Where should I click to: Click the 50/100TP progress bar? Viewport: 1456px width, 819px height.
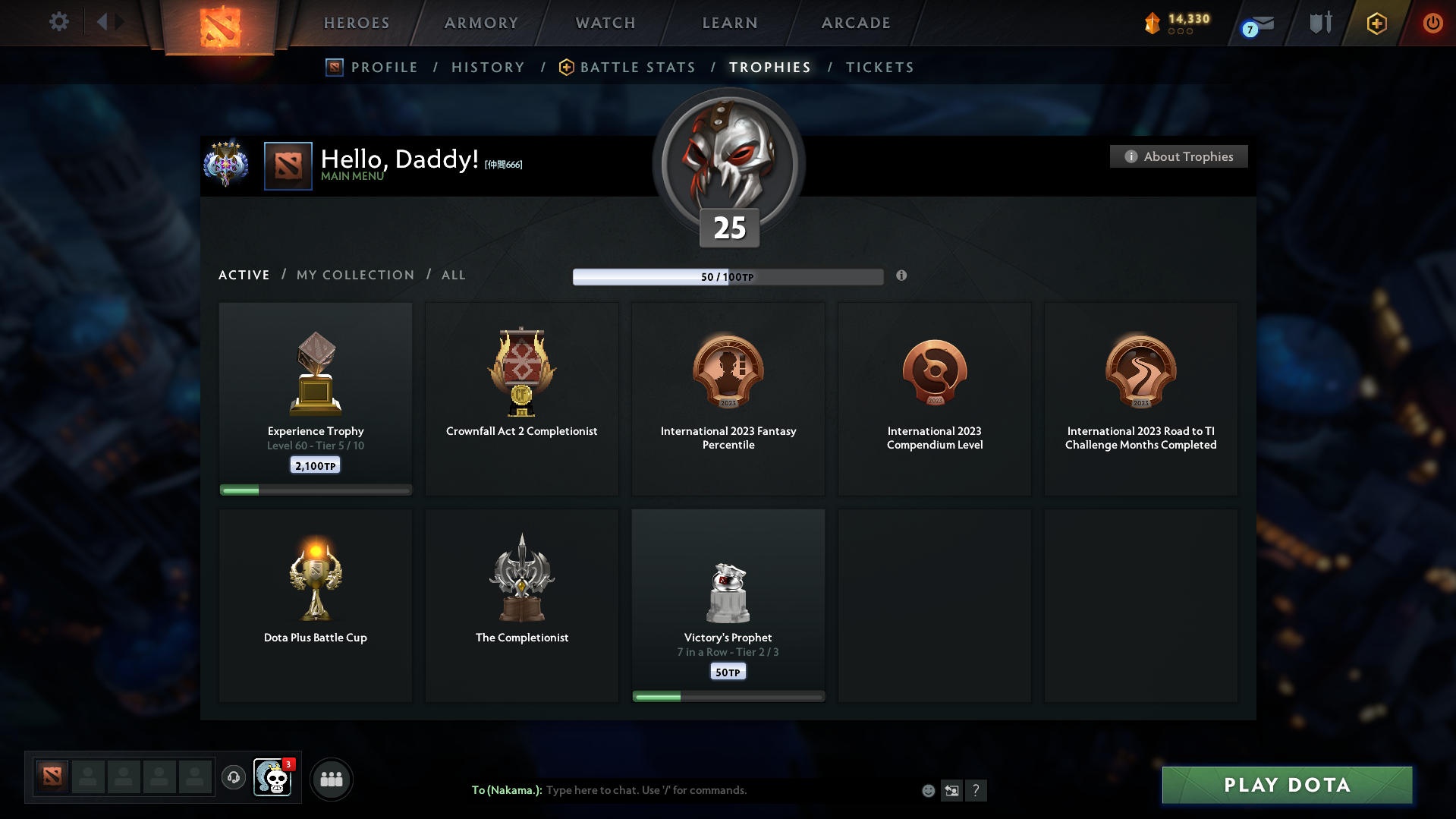coord(728,276)
